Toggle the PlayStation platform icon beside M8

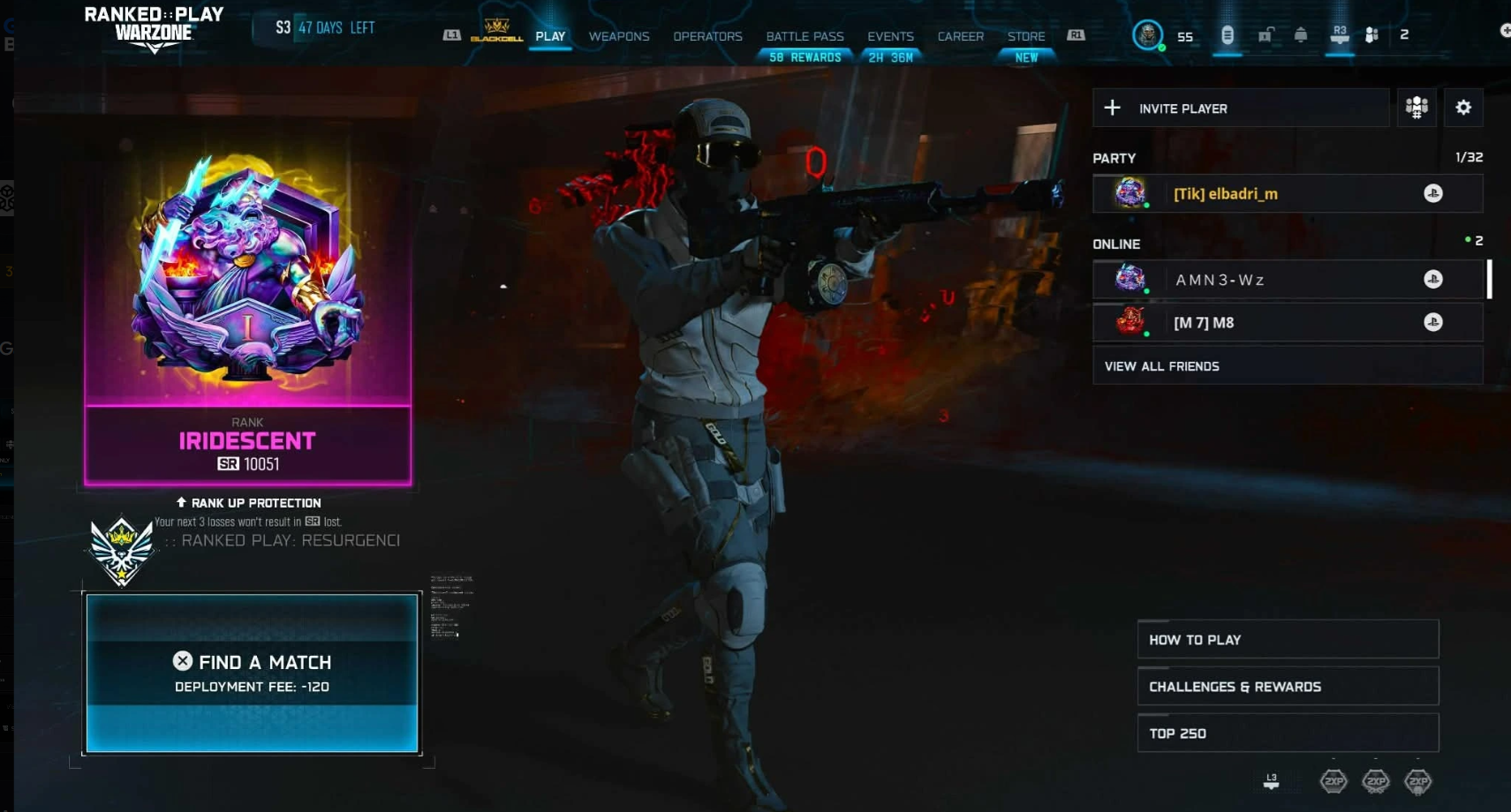tap(1435, 322)
